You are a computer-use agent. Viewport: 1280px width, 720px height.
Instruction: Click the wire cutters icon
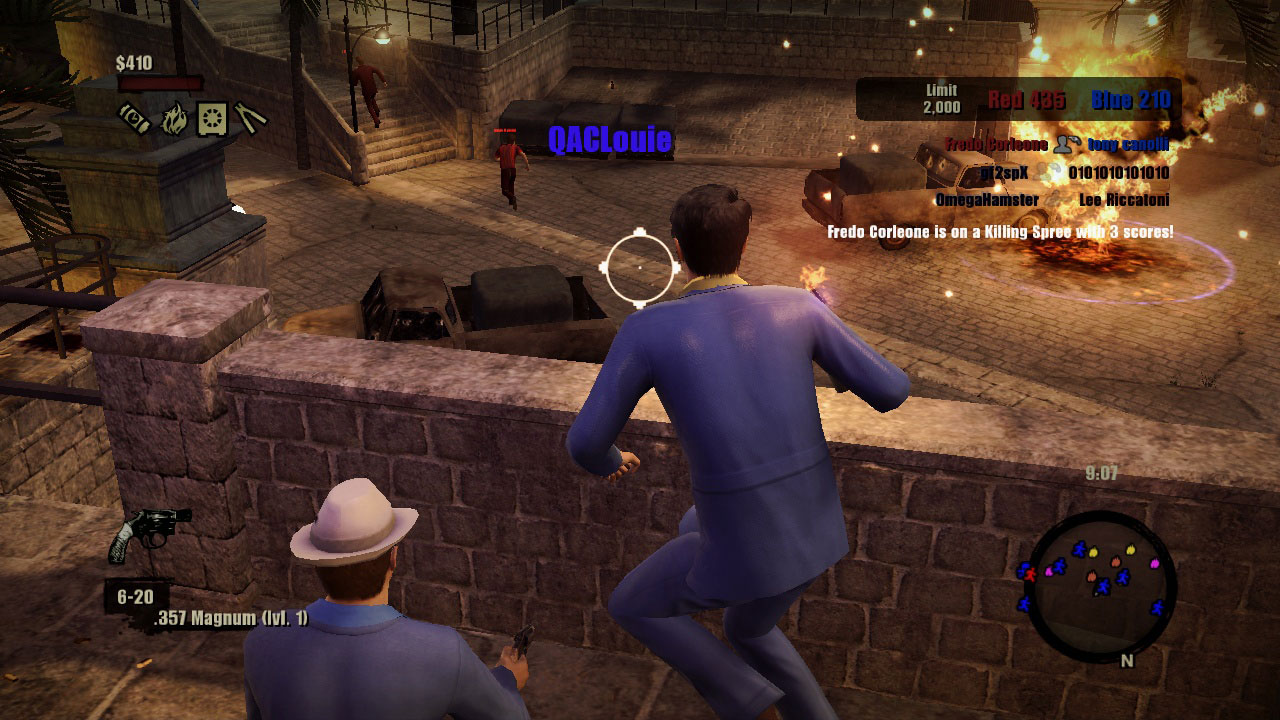pyautogui.click(x=250, y=117)
